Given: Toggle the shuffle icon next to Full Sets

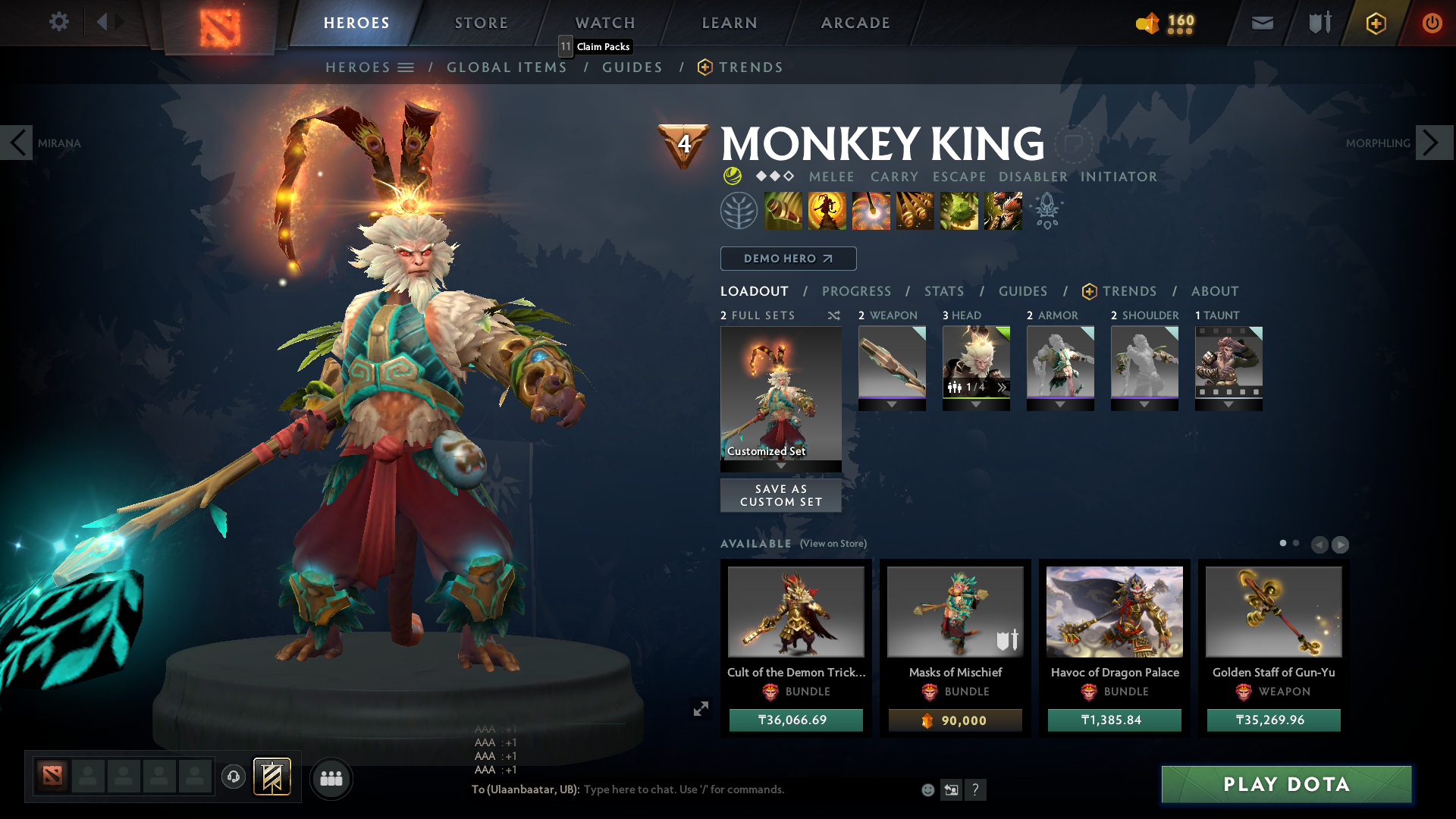Looking at the screenshot, I should (833, 315).
